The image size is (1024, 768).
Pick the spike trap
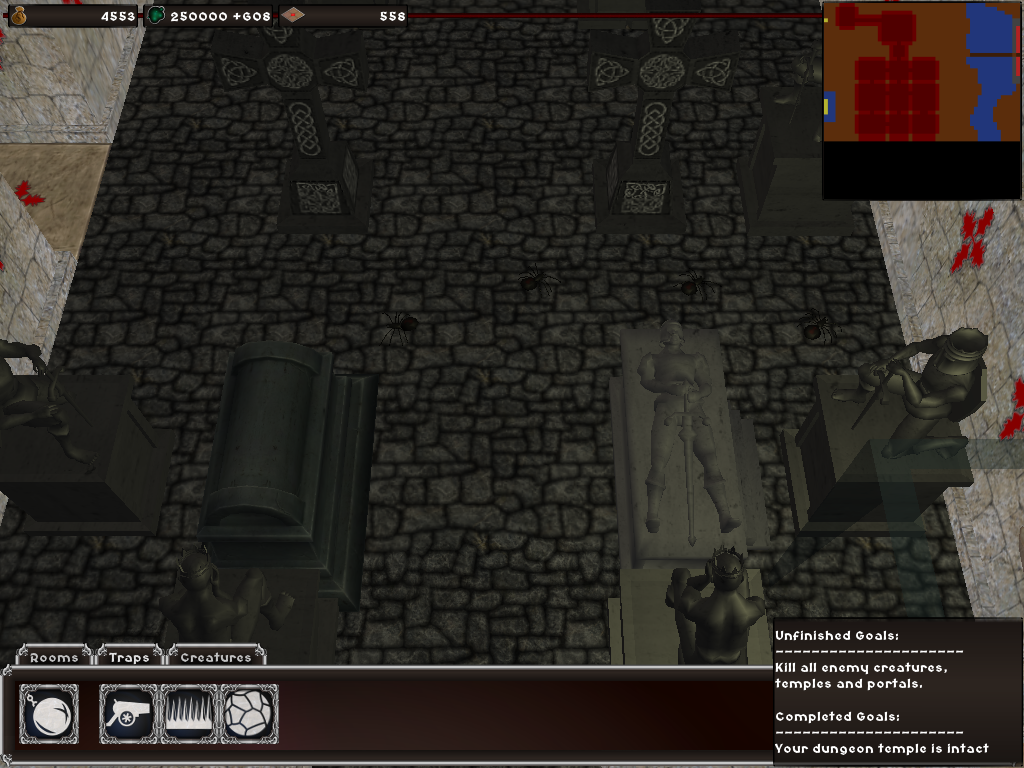[x=189, y=714]
